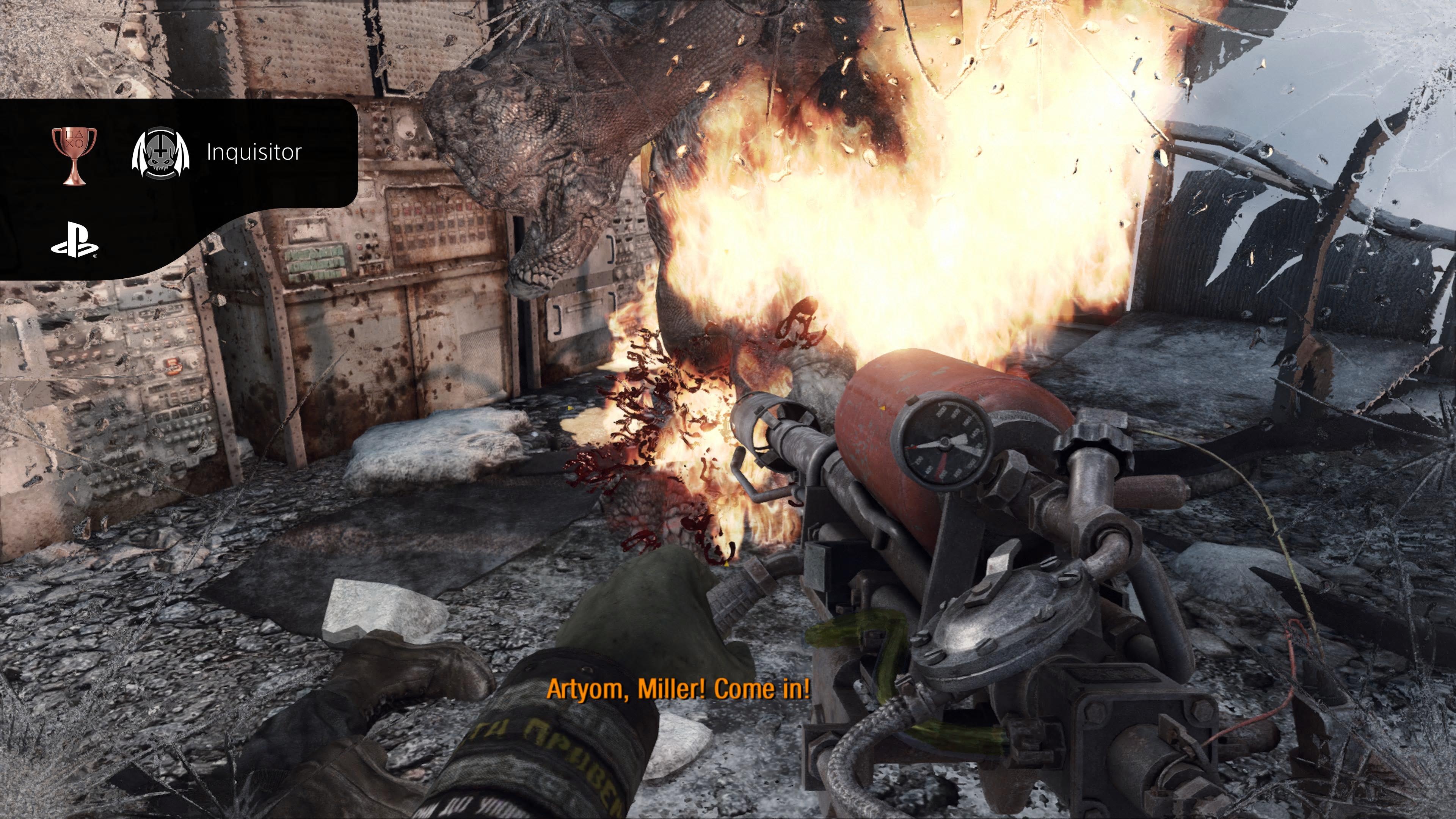This screenshot has height=819, width=1456.
Task: Click the bronze trophy cup icon
Action: [x=74, y=155]
